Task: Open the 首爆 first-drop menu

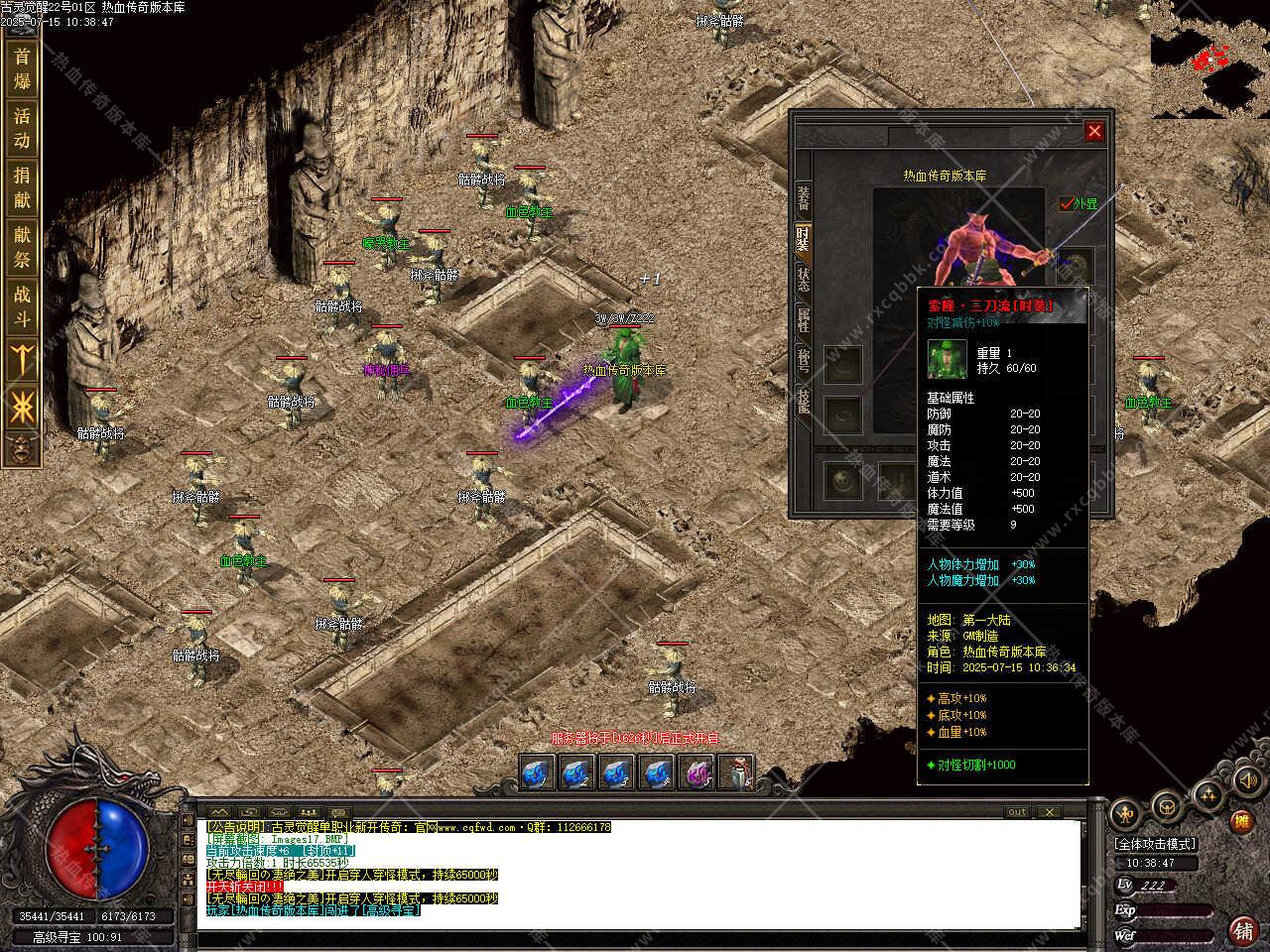Action: [x=22, y=68]
